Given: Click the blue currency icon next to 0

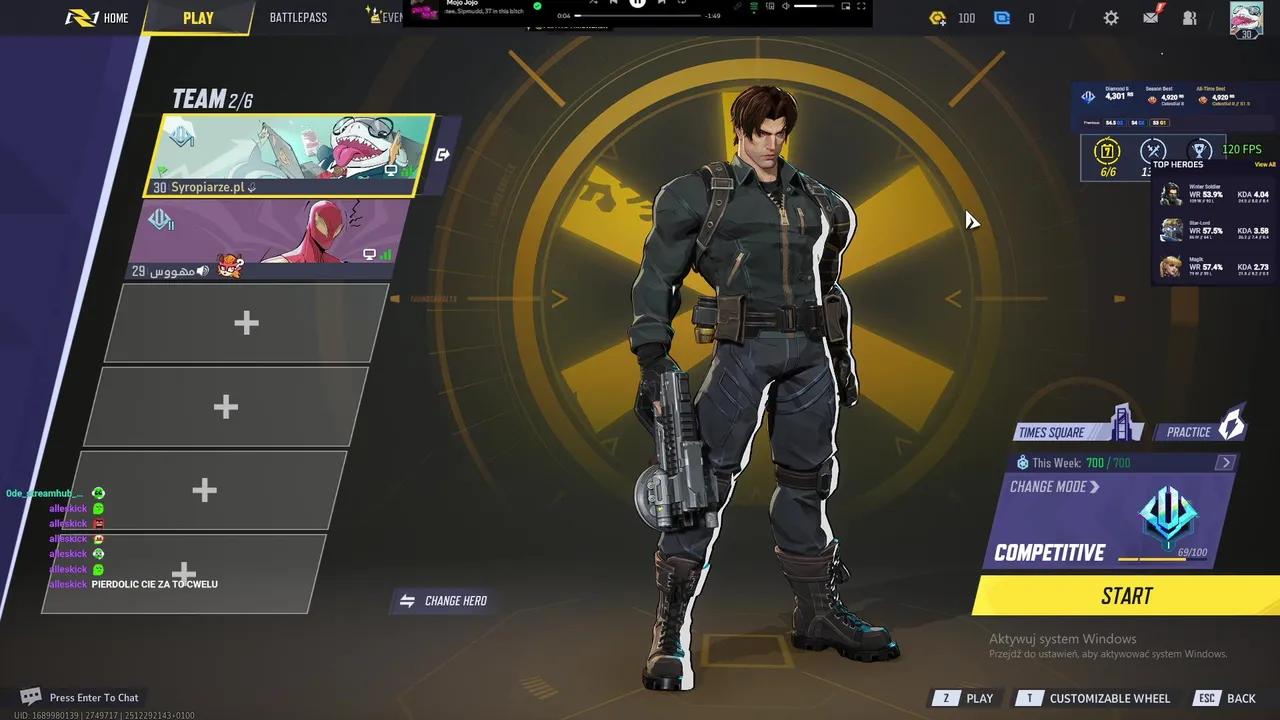Looking at the screenshot, I should pos(1001,17).
